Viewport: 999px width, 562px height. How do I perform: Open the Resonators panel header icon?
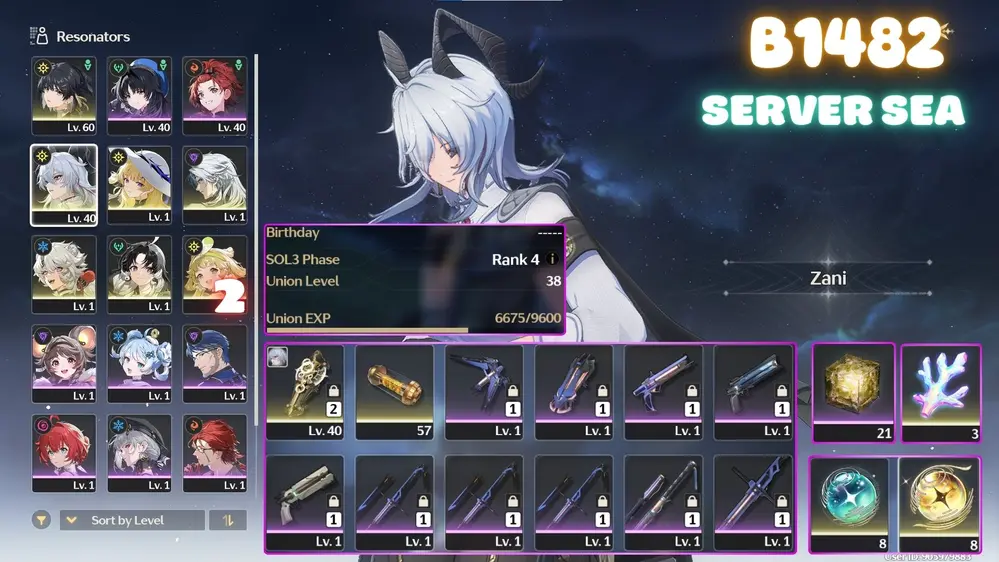tap(40, 36)
